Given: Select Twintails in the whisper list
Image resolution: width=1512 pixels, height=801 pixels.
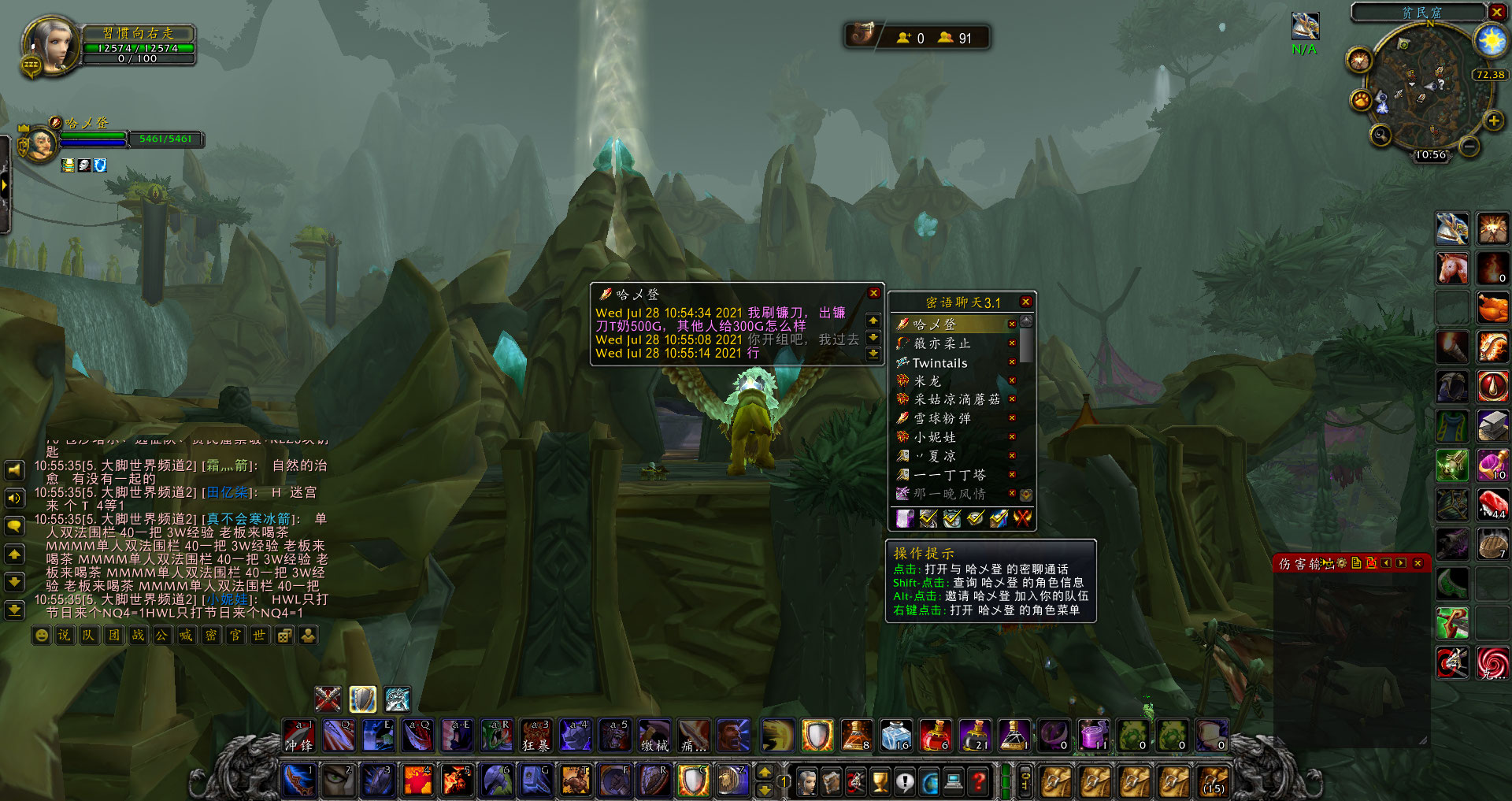Looking at the screenshot, I should (x=939, y=363).
